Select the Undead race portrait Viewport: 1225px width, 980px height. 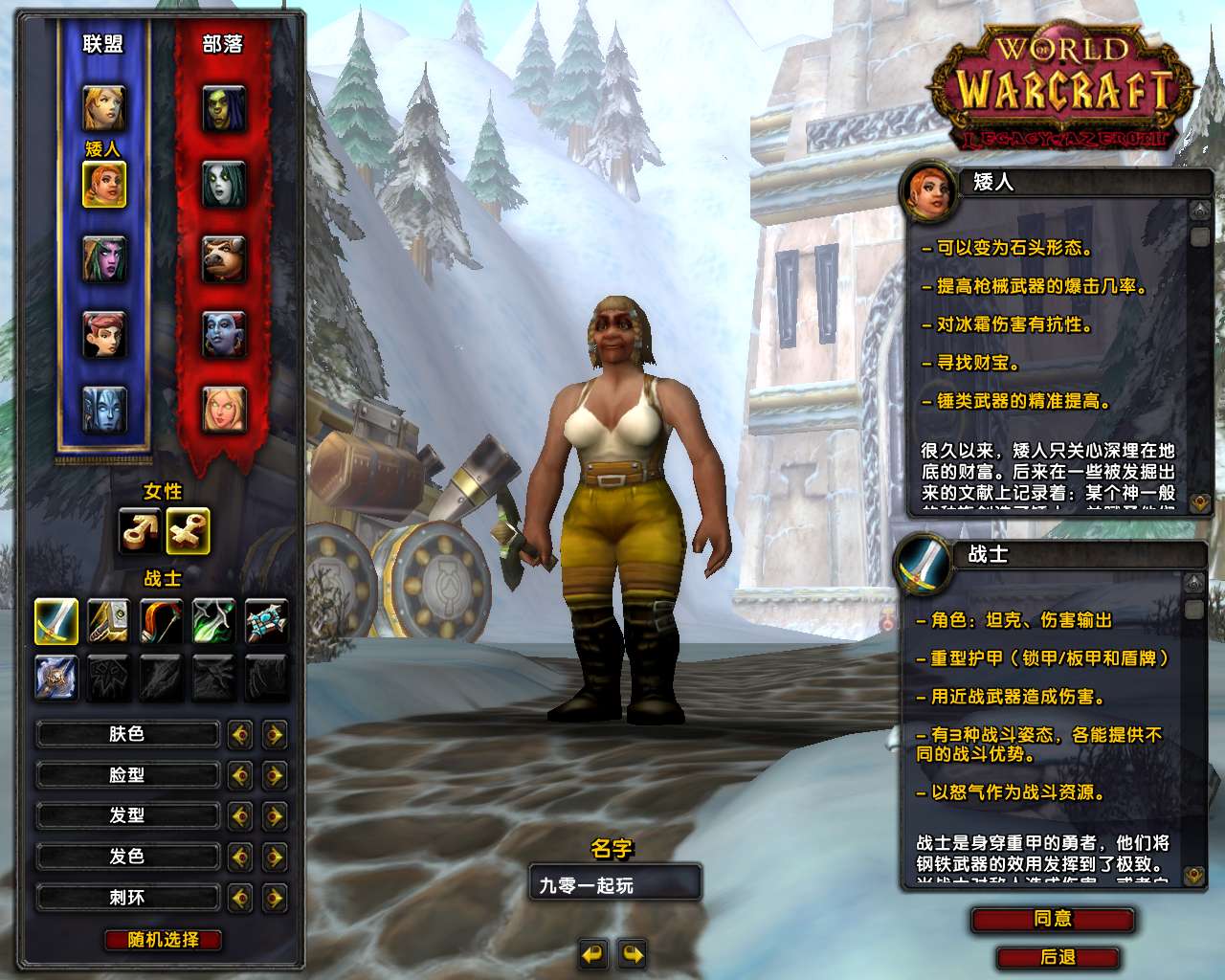click(224, 184)
